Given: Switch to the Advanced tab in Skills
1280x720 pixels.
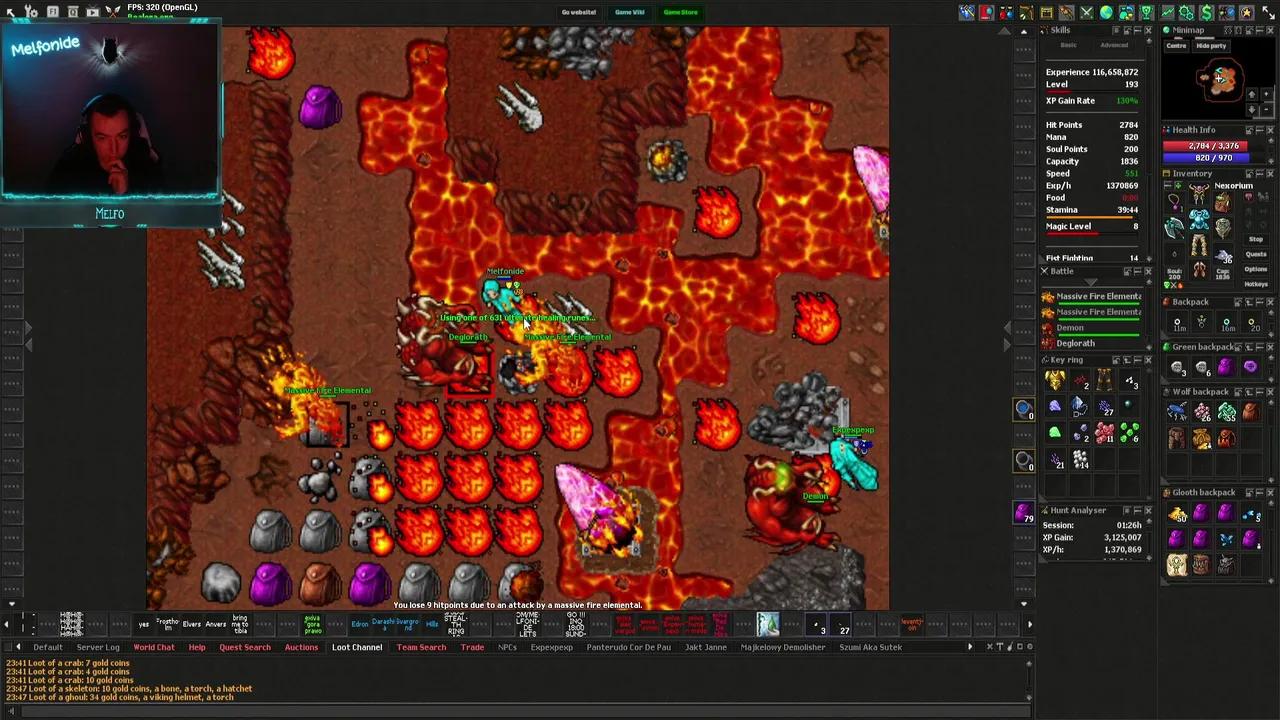Looking at the screenshot, I should click(1114, 45).
